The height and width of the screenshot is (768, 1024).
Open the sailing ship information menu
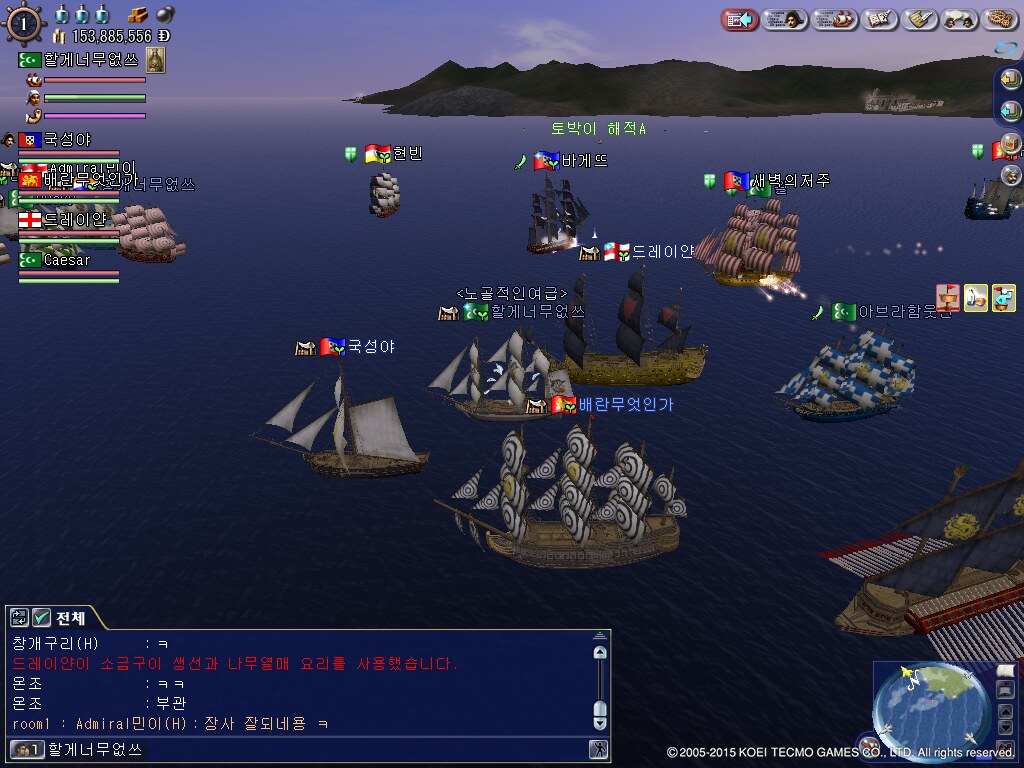point(834,19)
